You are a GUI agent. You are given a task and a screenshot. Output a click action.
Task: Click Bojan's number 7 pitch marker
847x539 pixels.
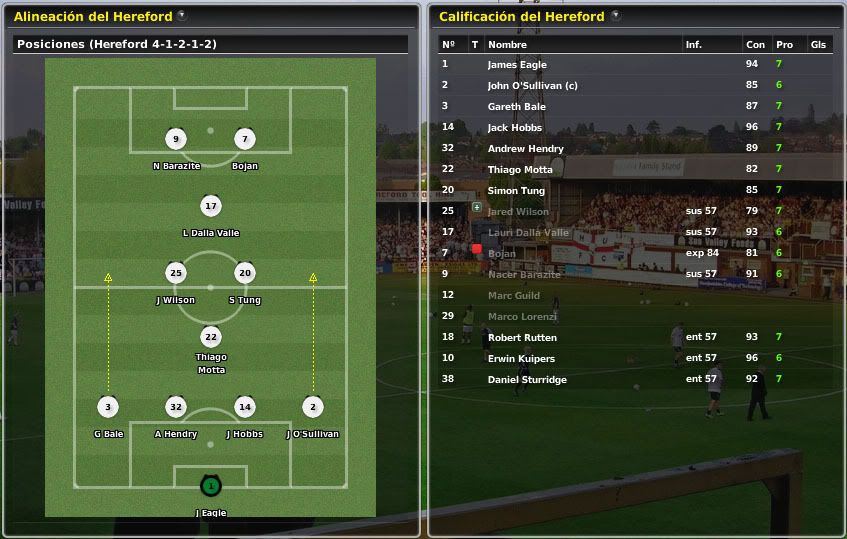[x=245, y=139]
